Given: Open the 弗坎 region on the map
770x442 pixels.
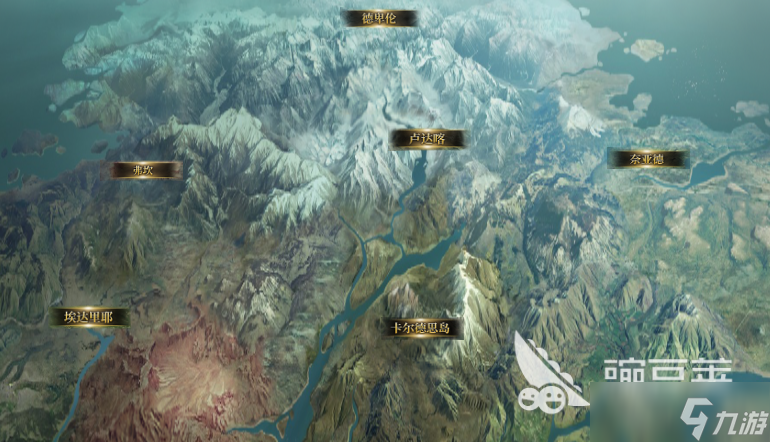Looking at the screenshot, I should (146, 170).
